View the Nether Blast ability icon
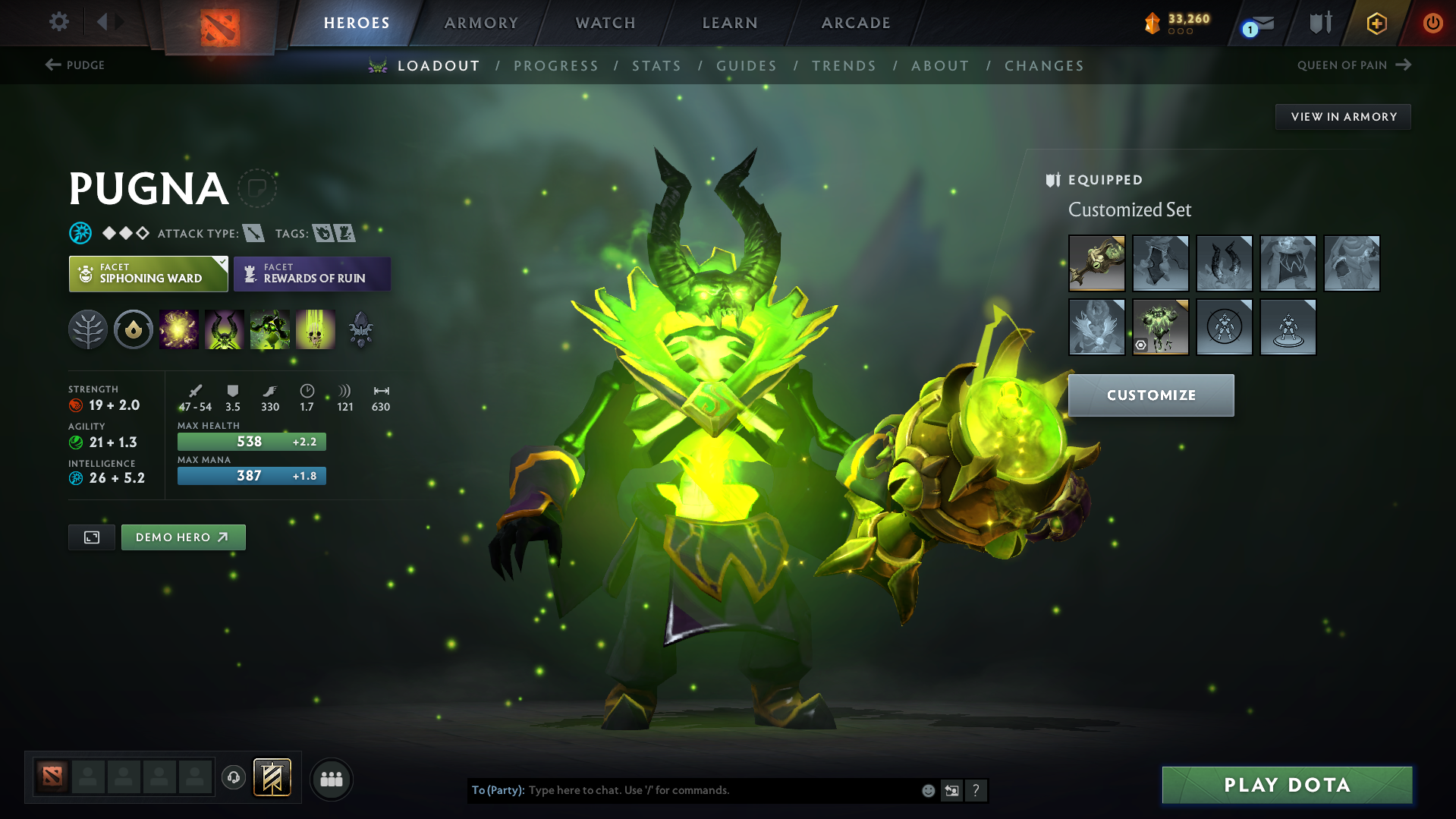Screen dimensions: 1456x819 pyautogui.click(x=179, y=329)
